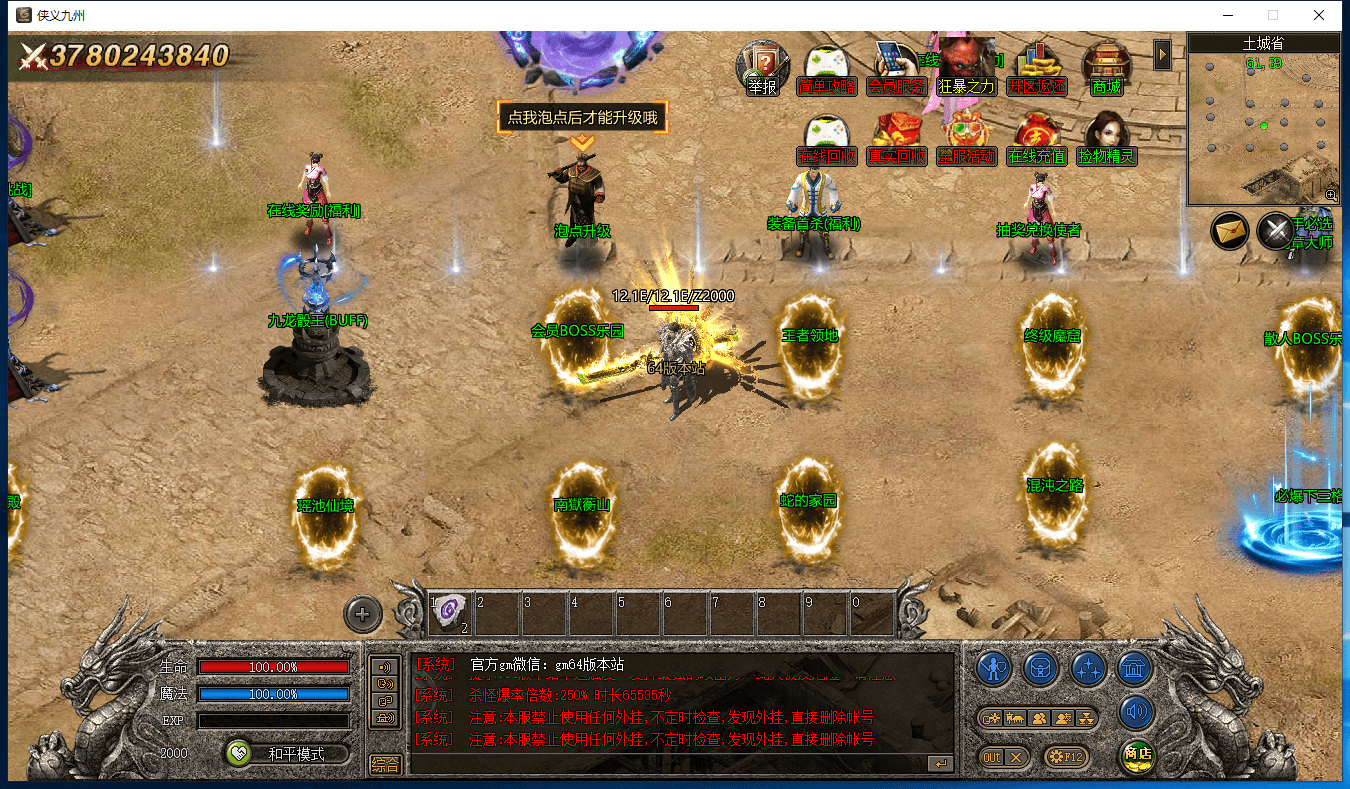
Task: Open 会员服务 member services
Action: [x=896, y=68]
